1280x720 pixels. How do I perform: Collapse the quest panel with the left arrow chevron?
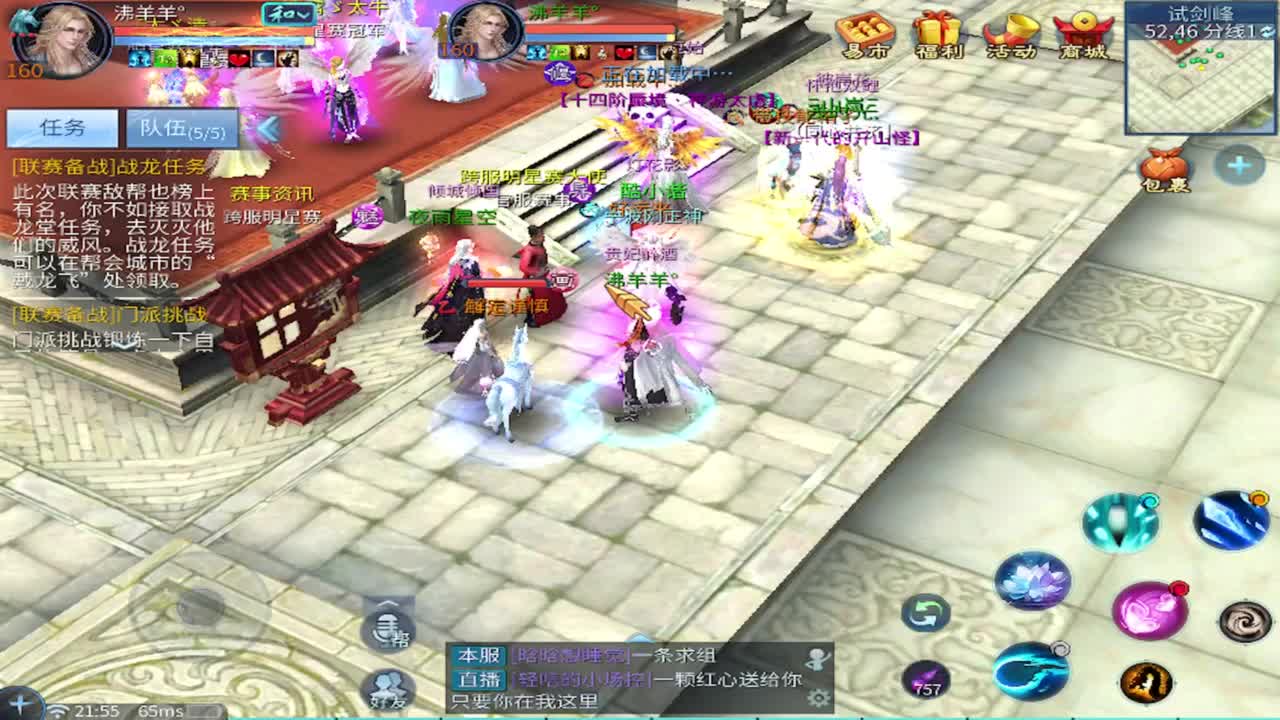[x=266, y=127]
